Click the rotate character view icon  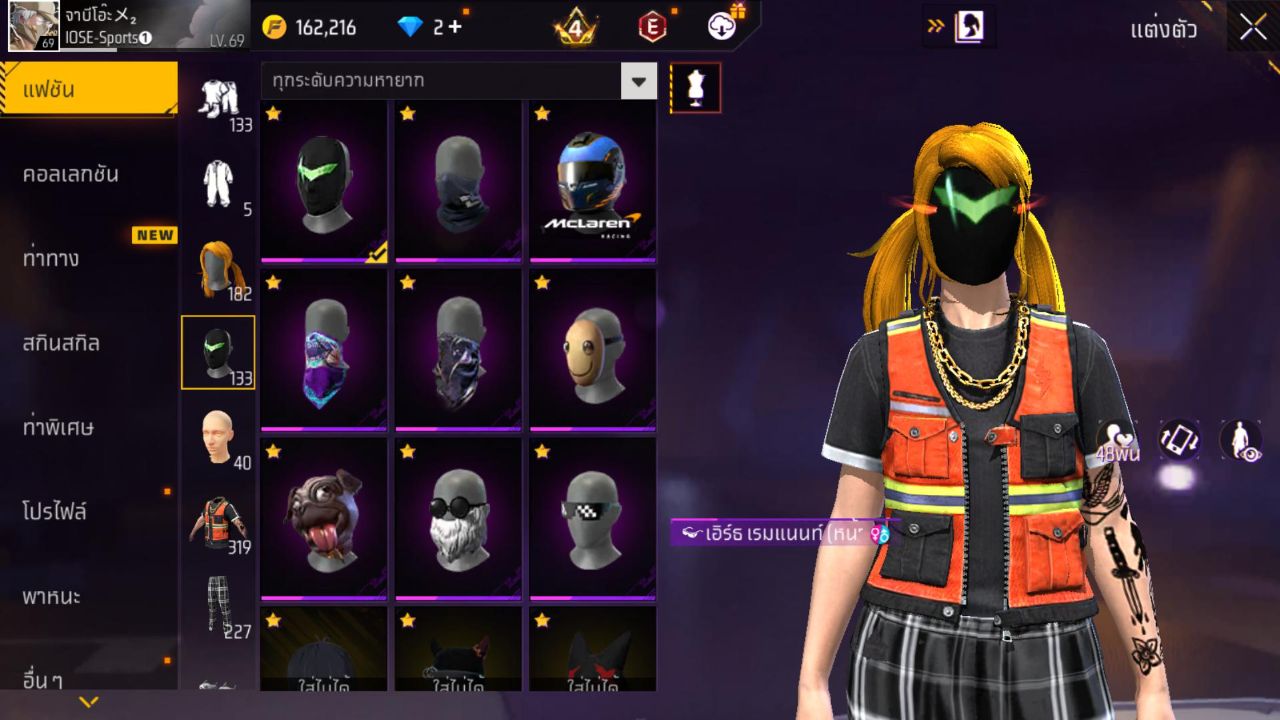pyautogui.click(x=1178, y=440)
